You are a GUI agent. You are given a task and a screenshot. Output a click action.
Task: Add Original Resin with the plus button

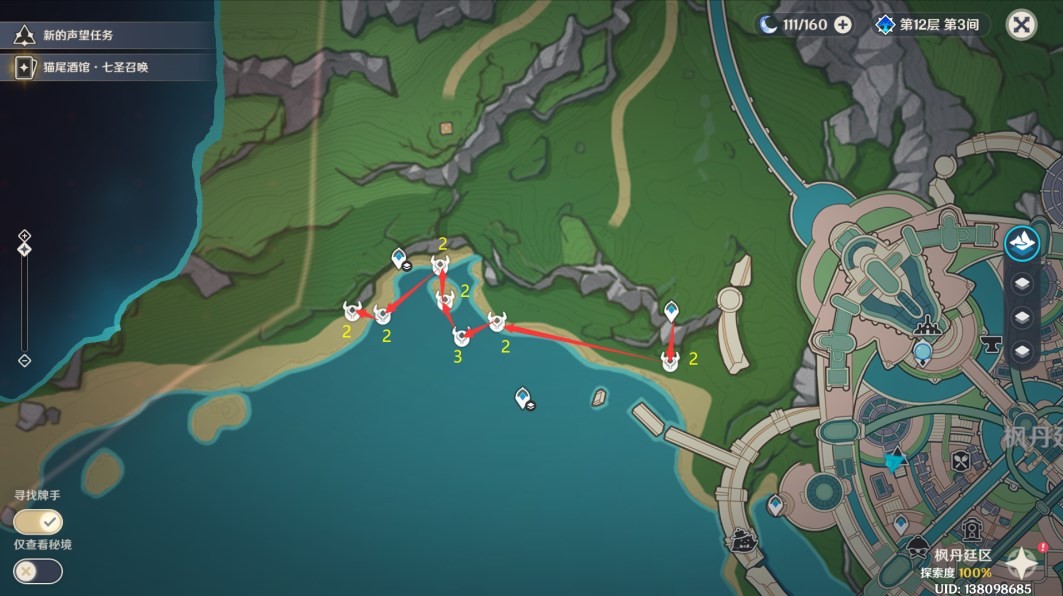(x=843, y=24)
